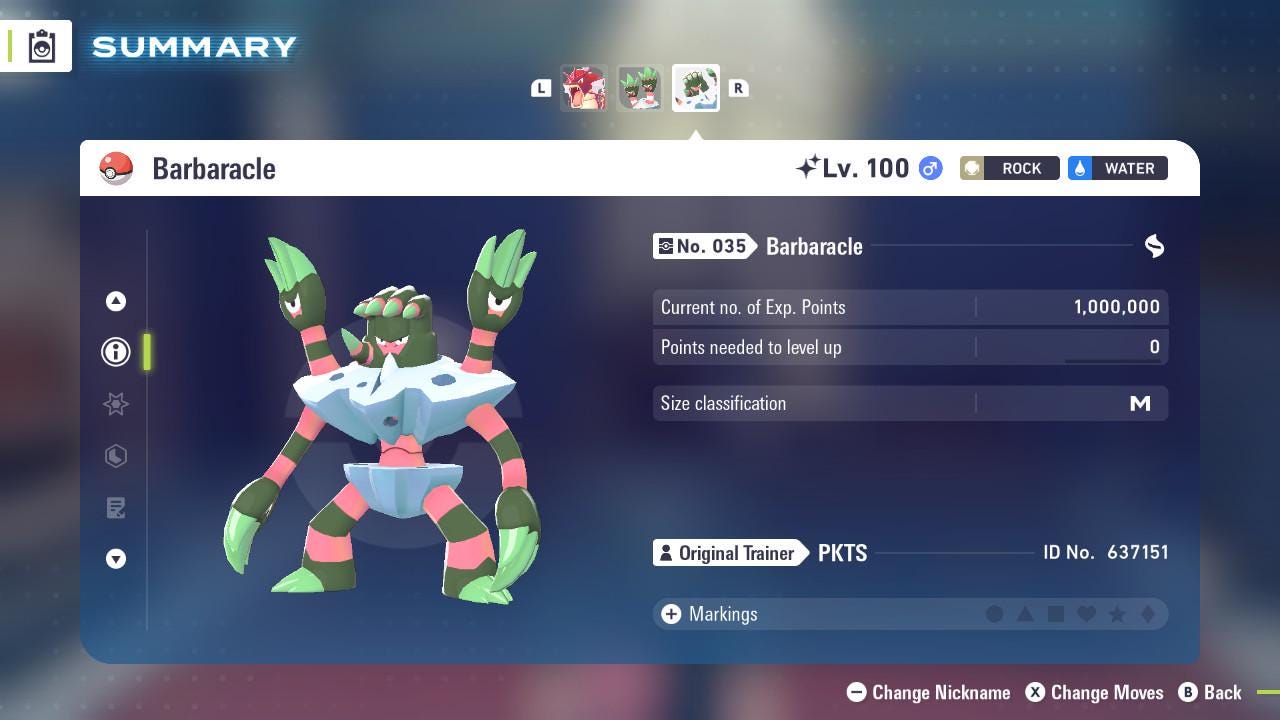Click the WATER type badge
1280x720 pixels.
1117,168
